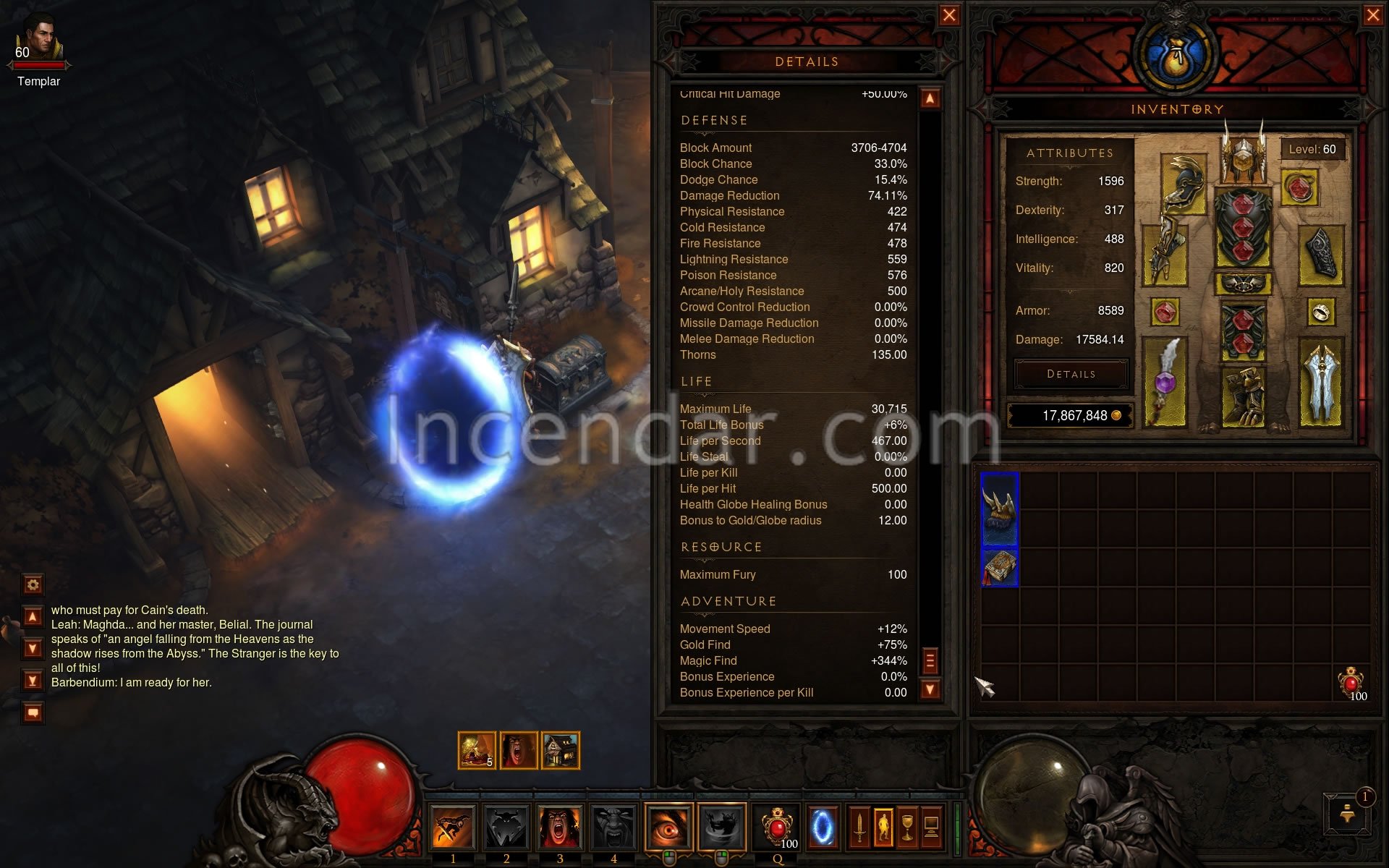Select the equipped bracers slot
The image size is (1389, 868).
pyautogui.click(x=1321, y=255)
